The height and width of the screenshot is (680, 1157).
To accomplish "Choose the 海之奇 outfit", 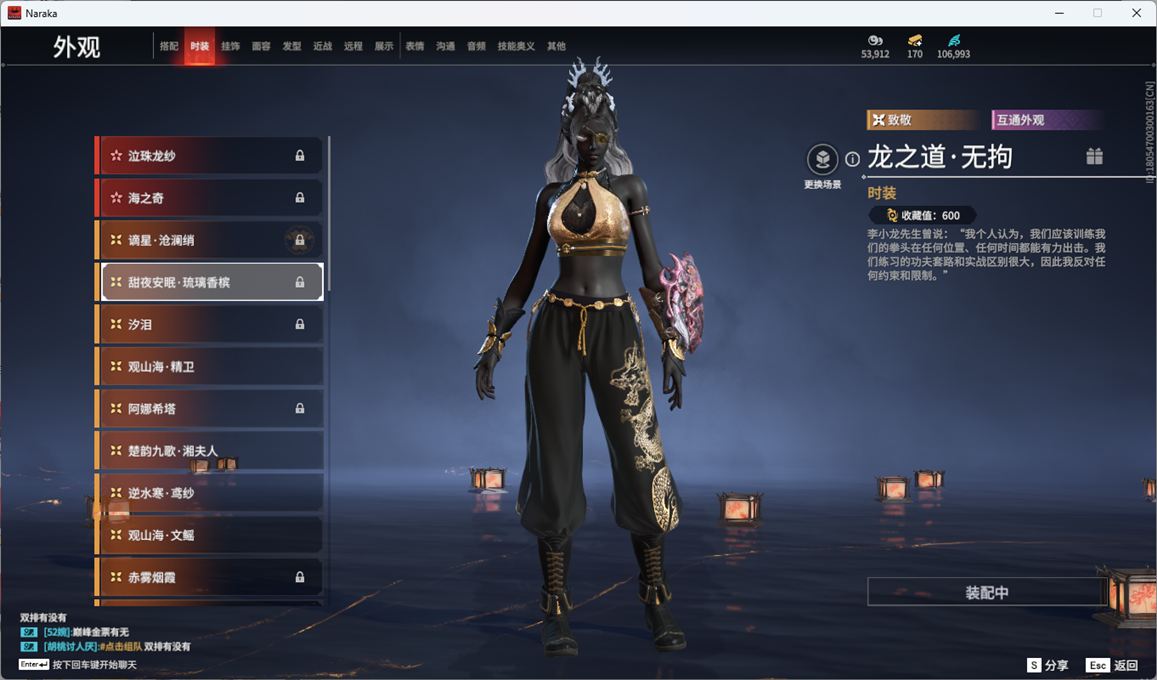I will tap(210, 198).
